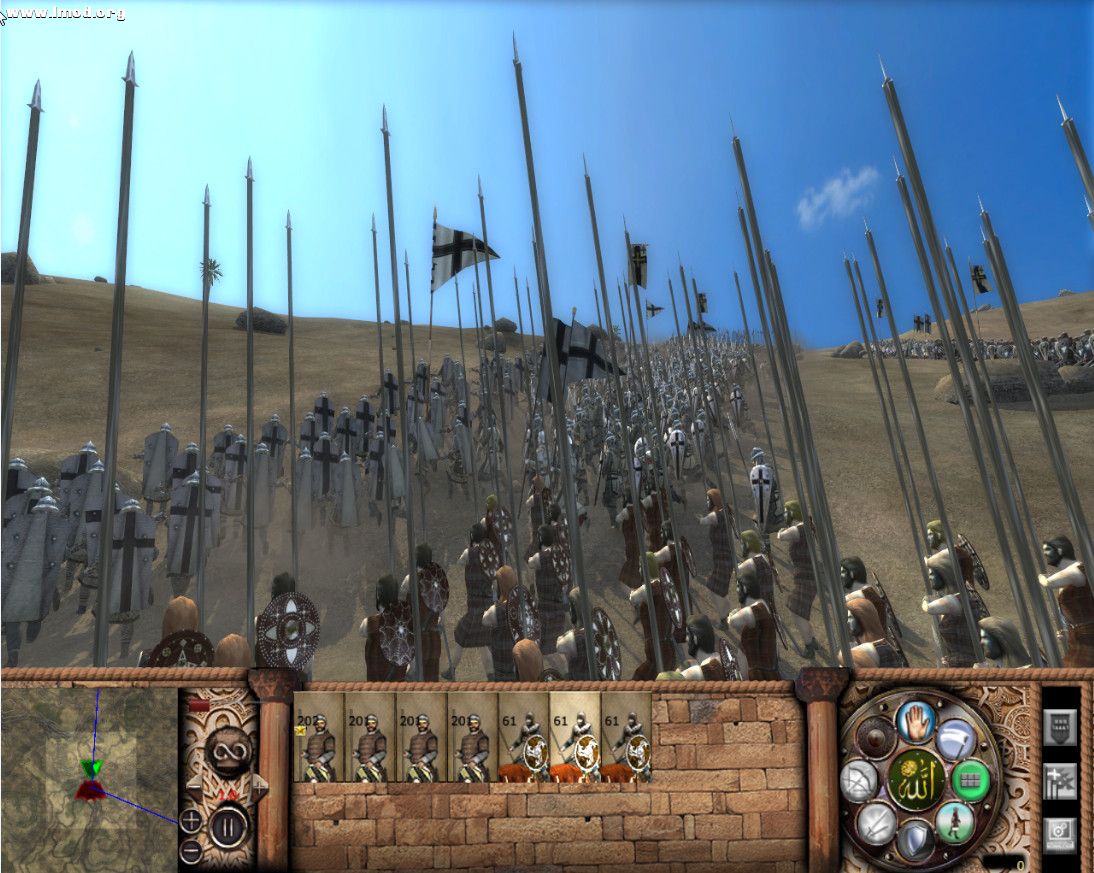
Task: Zoom in the minimap with the round plus button
Action: [191, 822]
